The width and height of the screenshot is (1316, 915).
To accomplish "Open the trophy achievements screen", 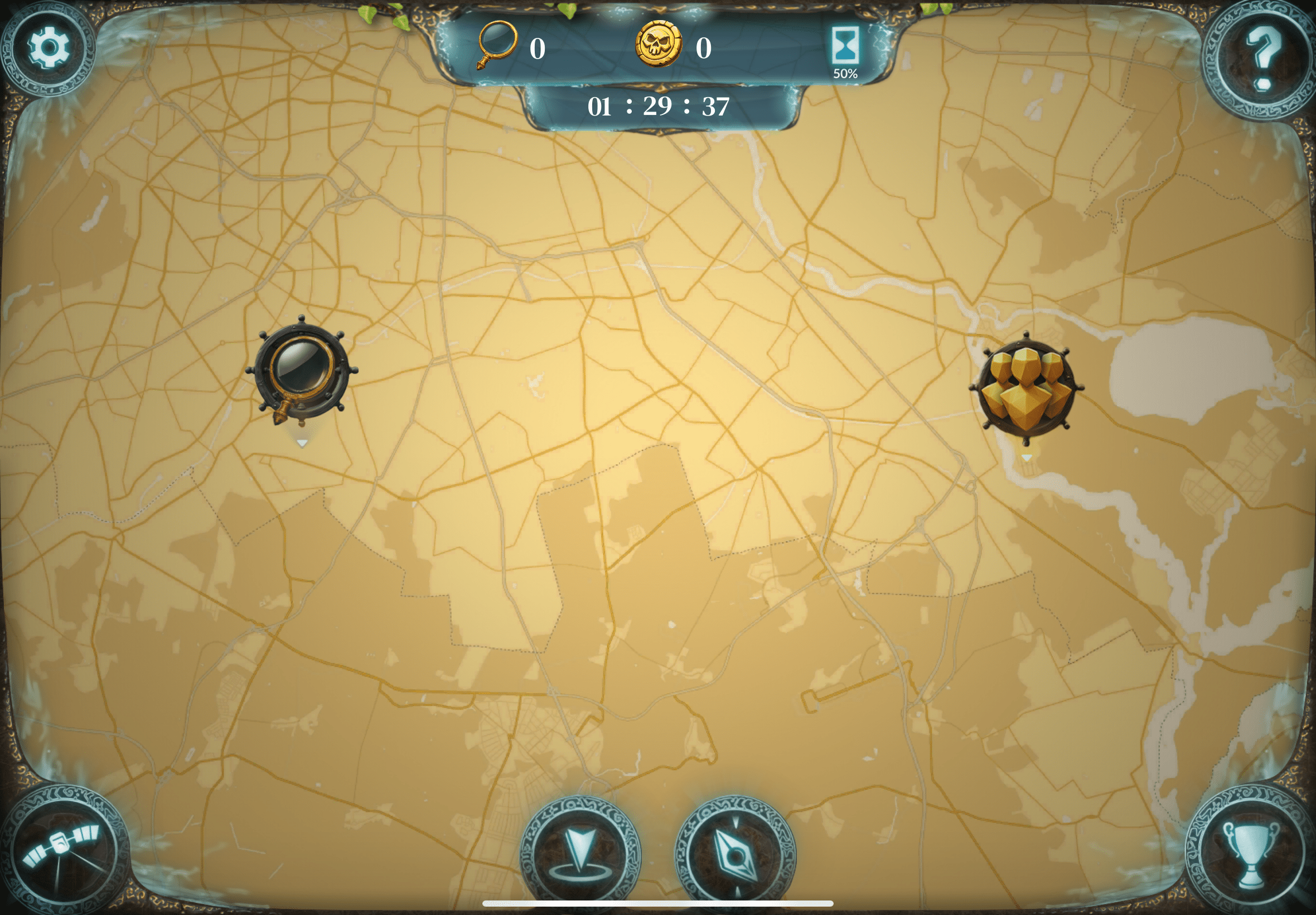I will click(x=1250, y=852).
